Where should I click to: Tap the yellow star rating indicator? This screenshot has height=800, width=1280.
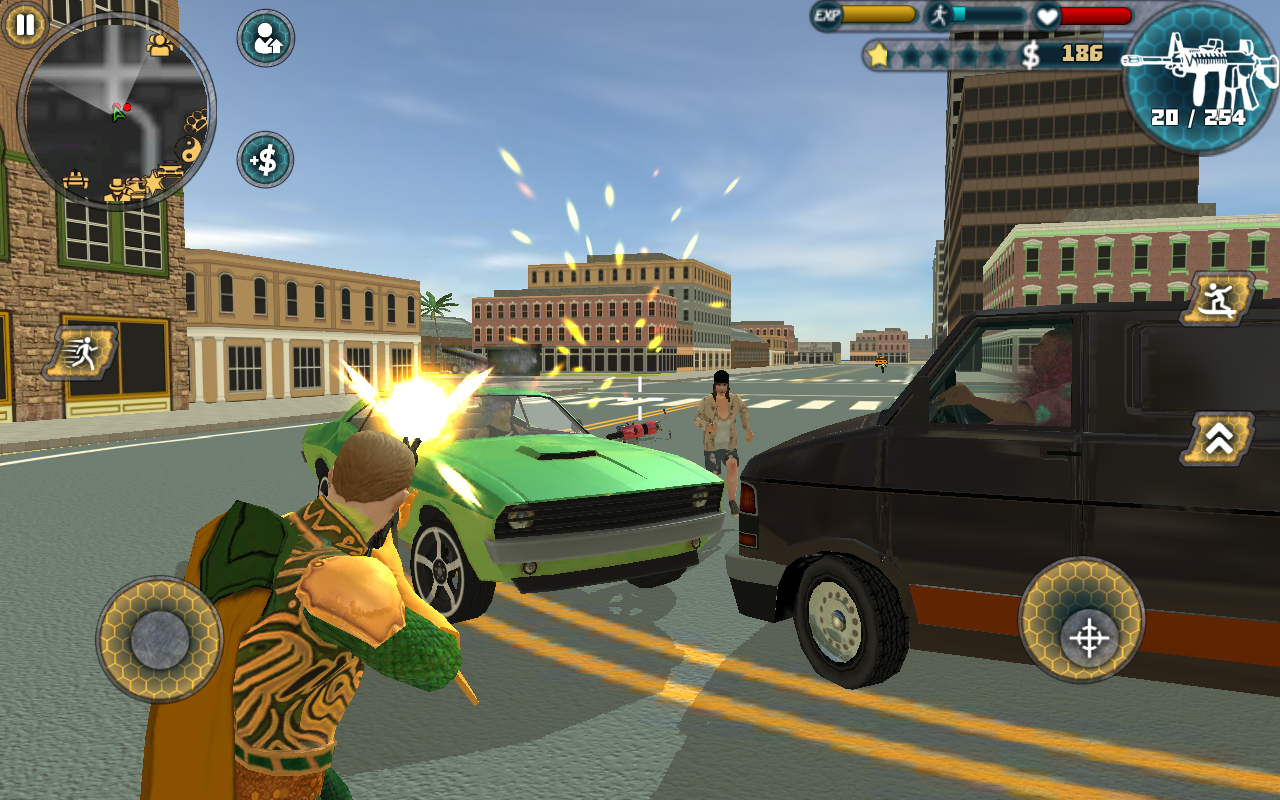878,56
